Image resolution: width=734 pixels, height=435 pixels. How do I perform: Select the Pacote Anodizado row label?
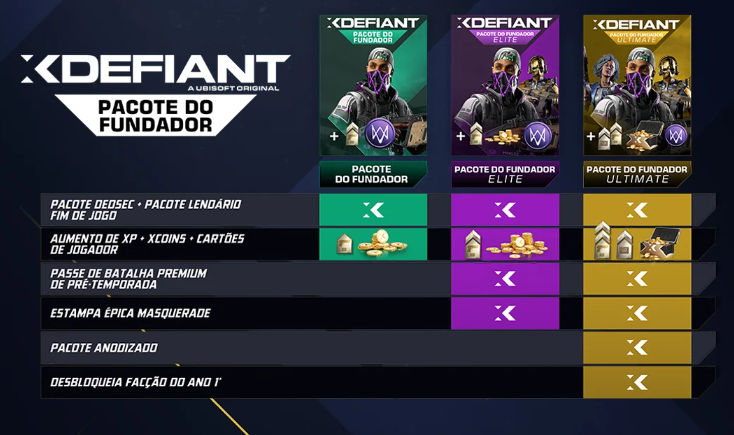point(104,348)
